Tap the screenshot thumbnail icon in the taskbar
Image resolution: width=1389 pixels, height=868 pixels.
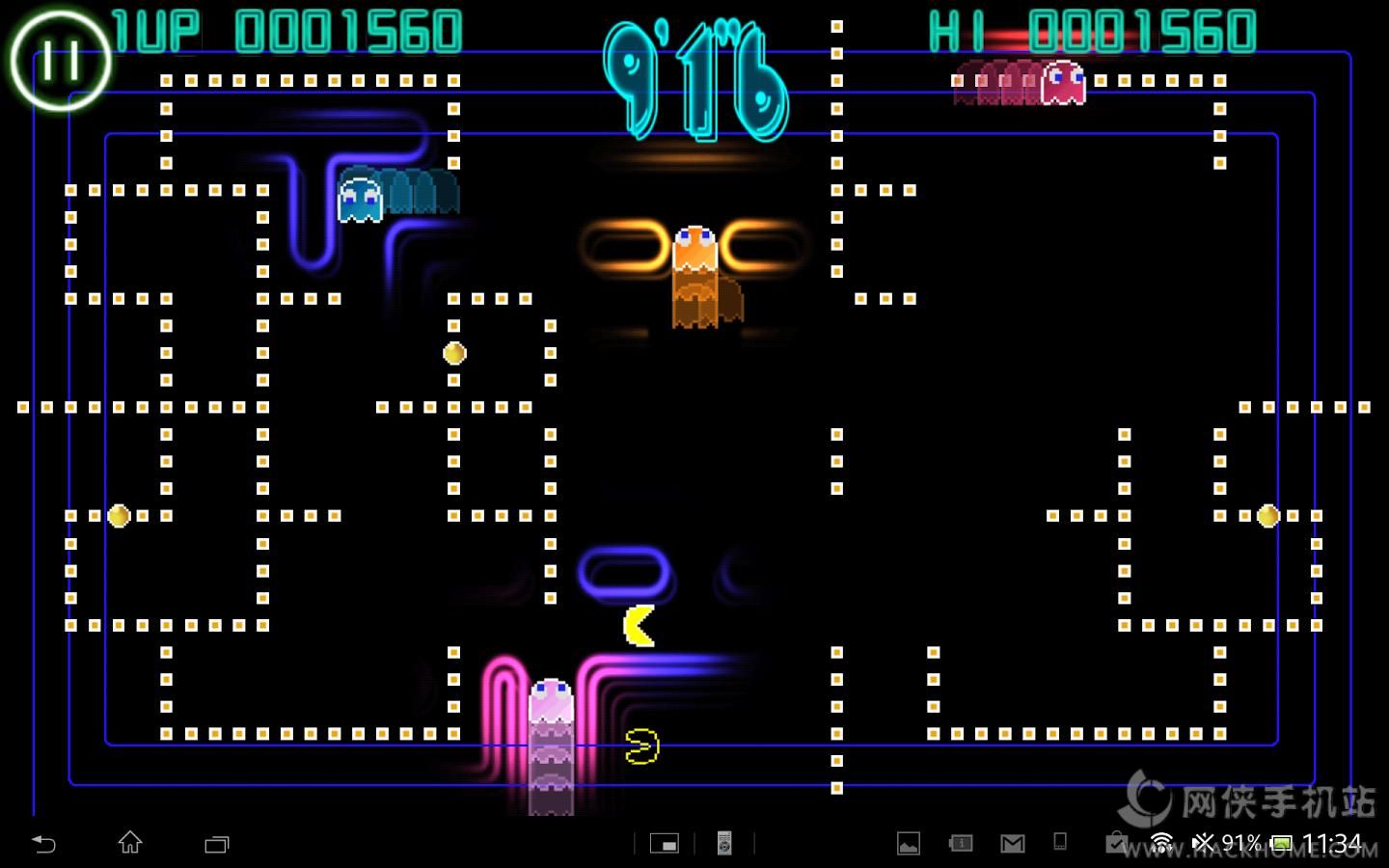pyautogui.click(x=666, y=841)
